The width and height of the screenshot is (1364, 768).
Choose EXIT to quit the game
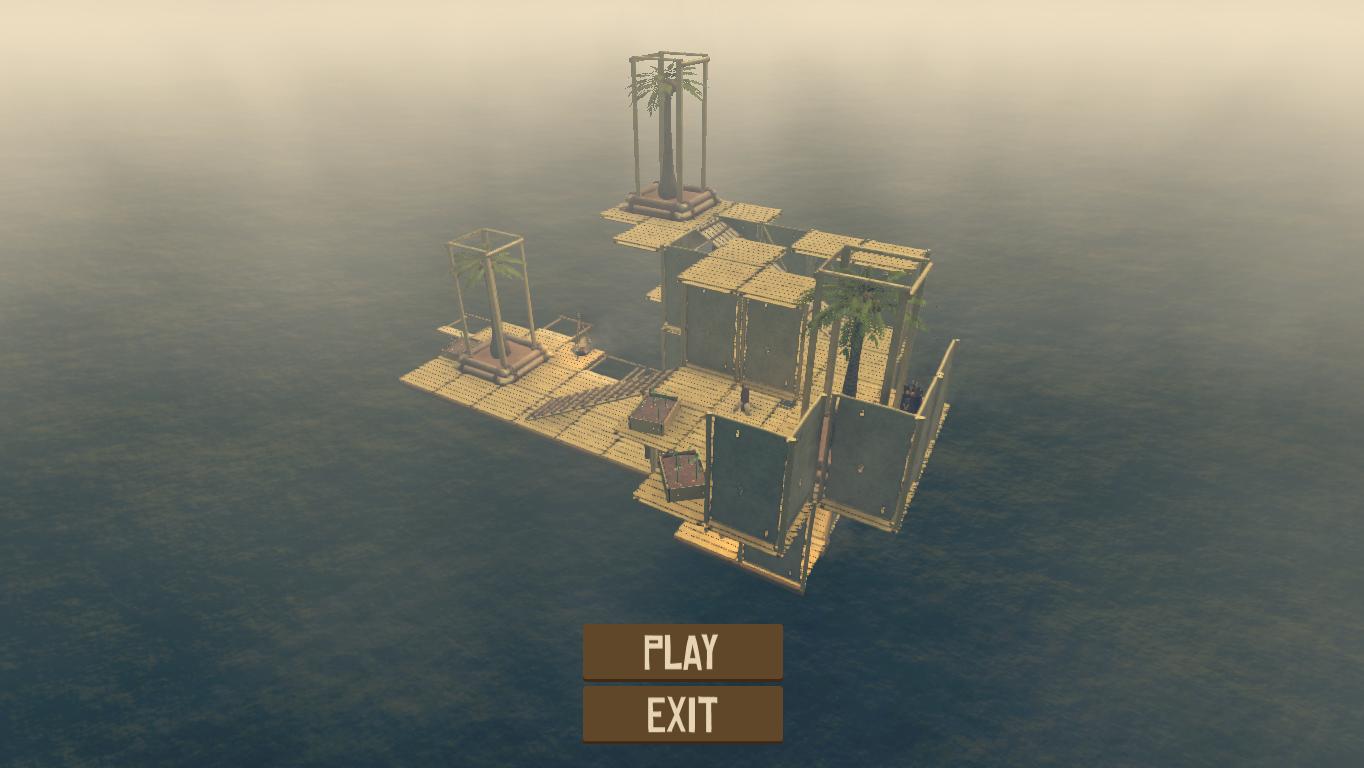coord(682,714)
